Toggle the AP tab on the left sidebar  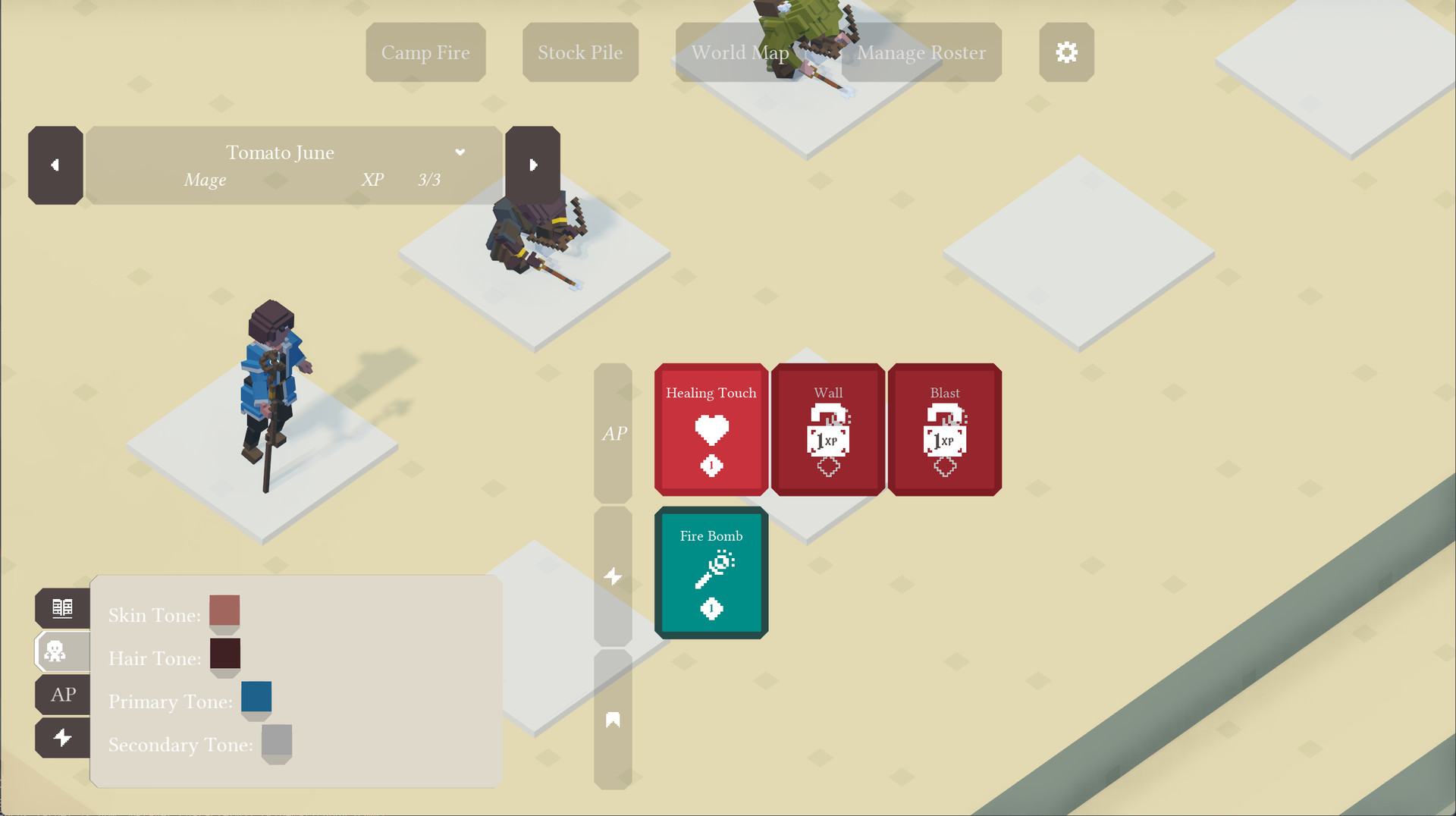[63, 694]
